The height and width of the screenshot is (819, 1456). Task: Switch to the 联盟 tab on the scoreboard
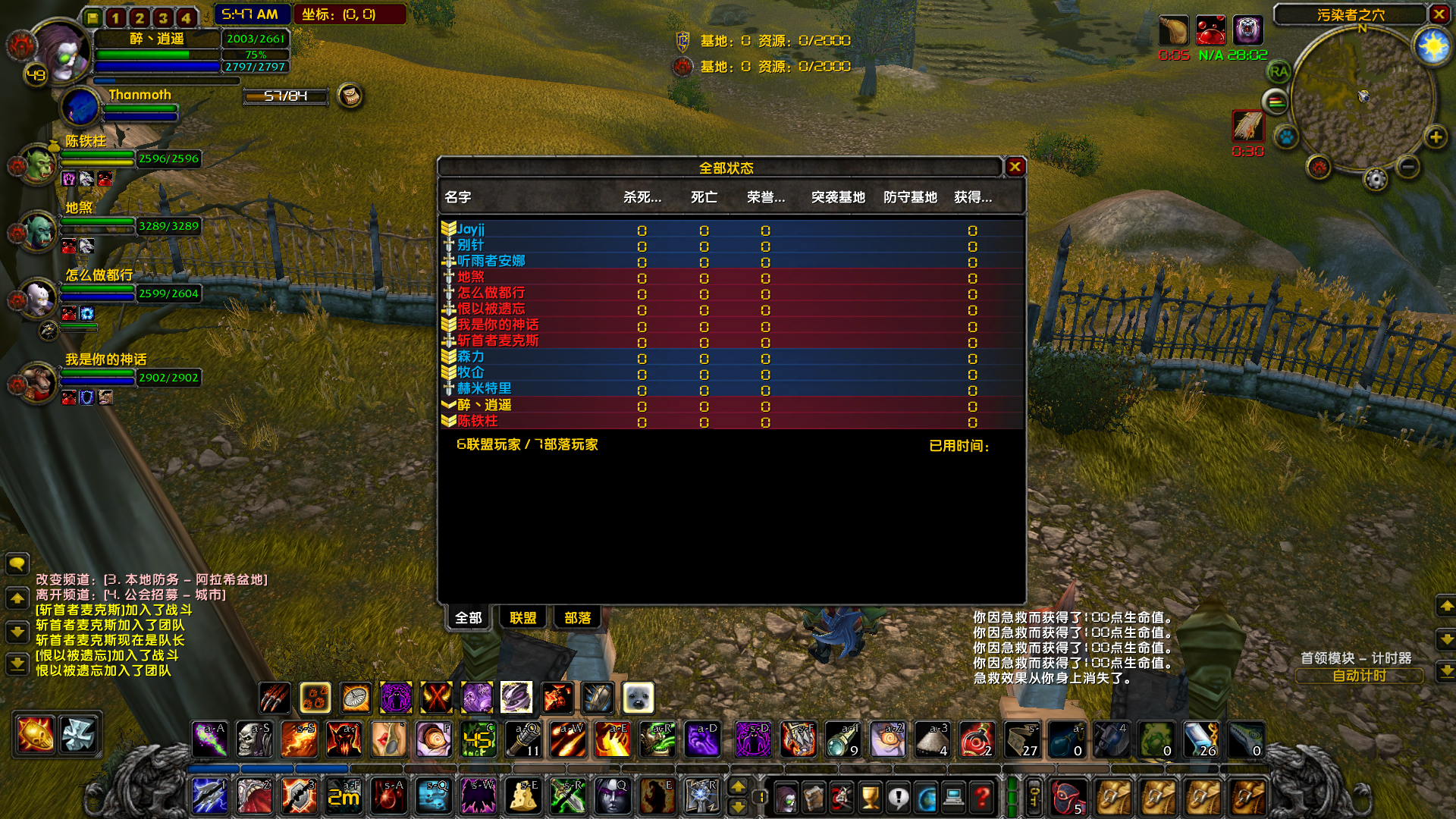522,618
